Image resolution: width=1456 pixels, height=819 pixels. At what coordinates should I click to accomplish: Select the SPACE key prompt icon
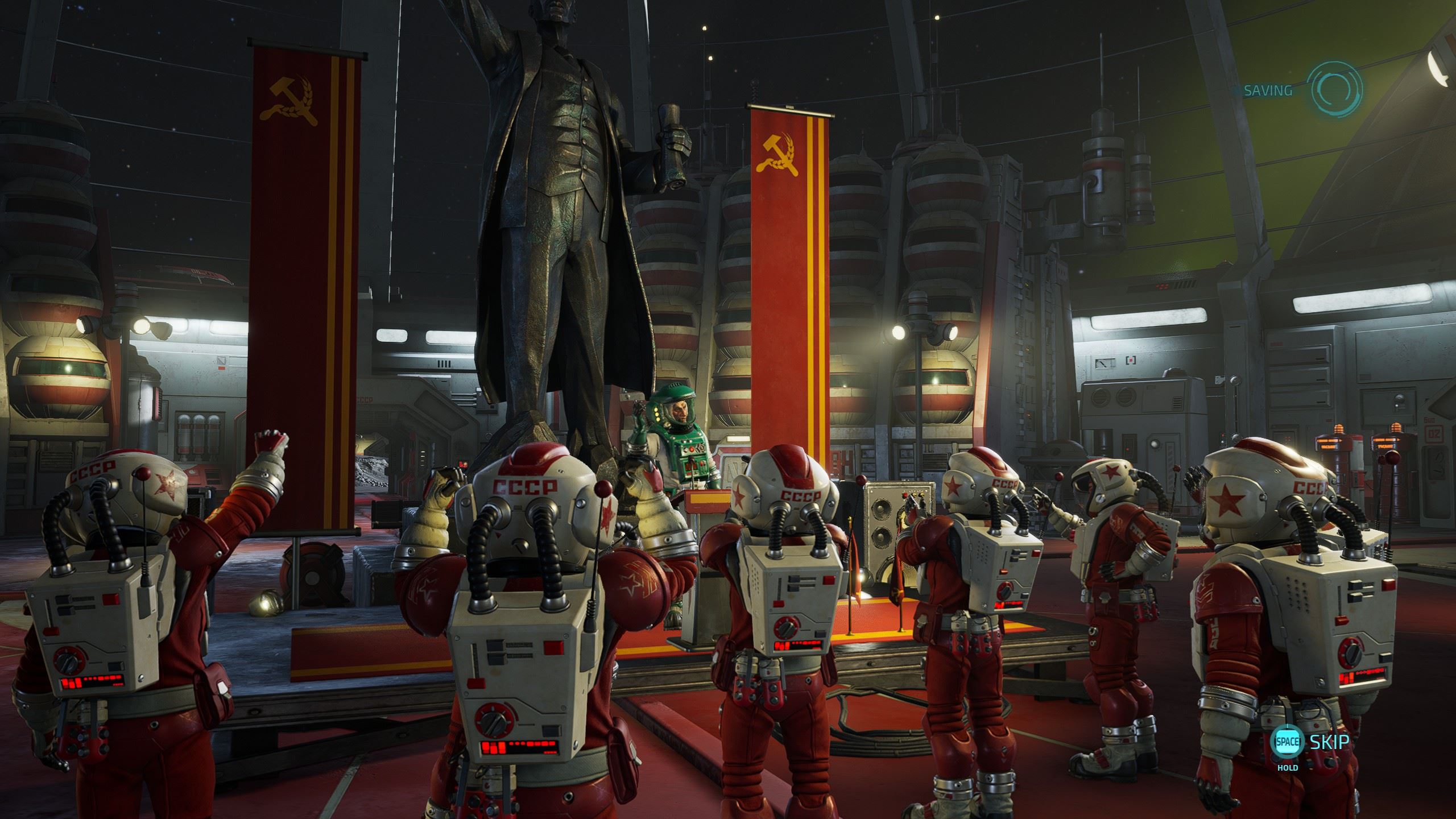(x=1287, y=742)
